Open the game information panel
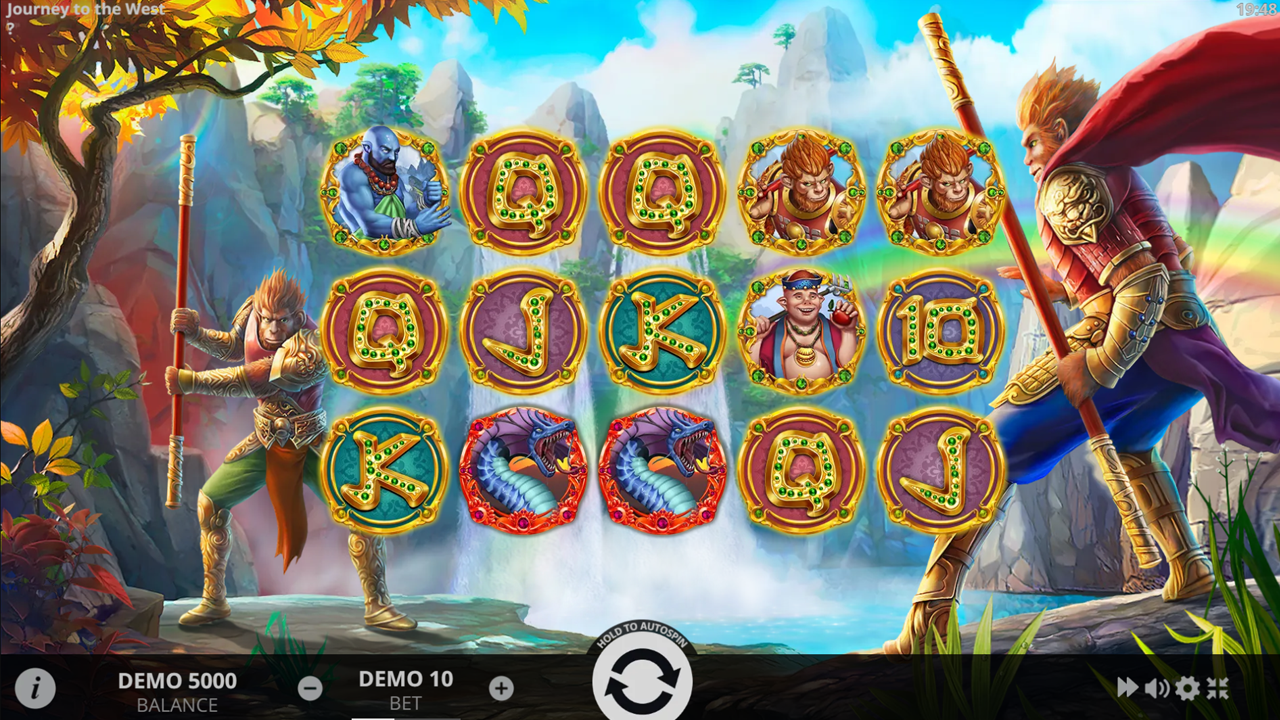The height and width of the screenshot is (720, 1280). coord(36,687)
